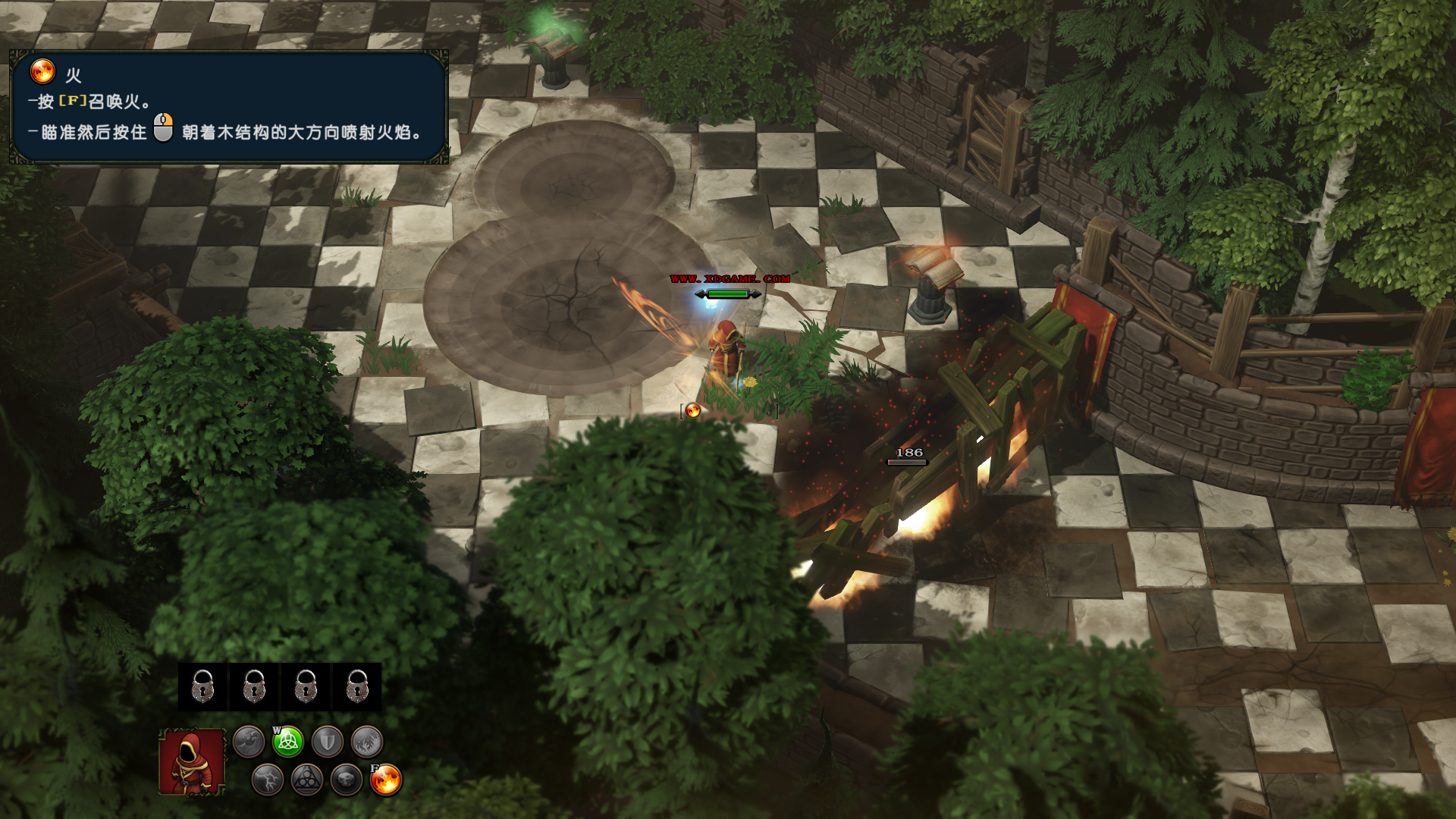This screenshot has width=1456, height=819.
Task: Activate the Water wave element icon
Action: coord(249,742)
